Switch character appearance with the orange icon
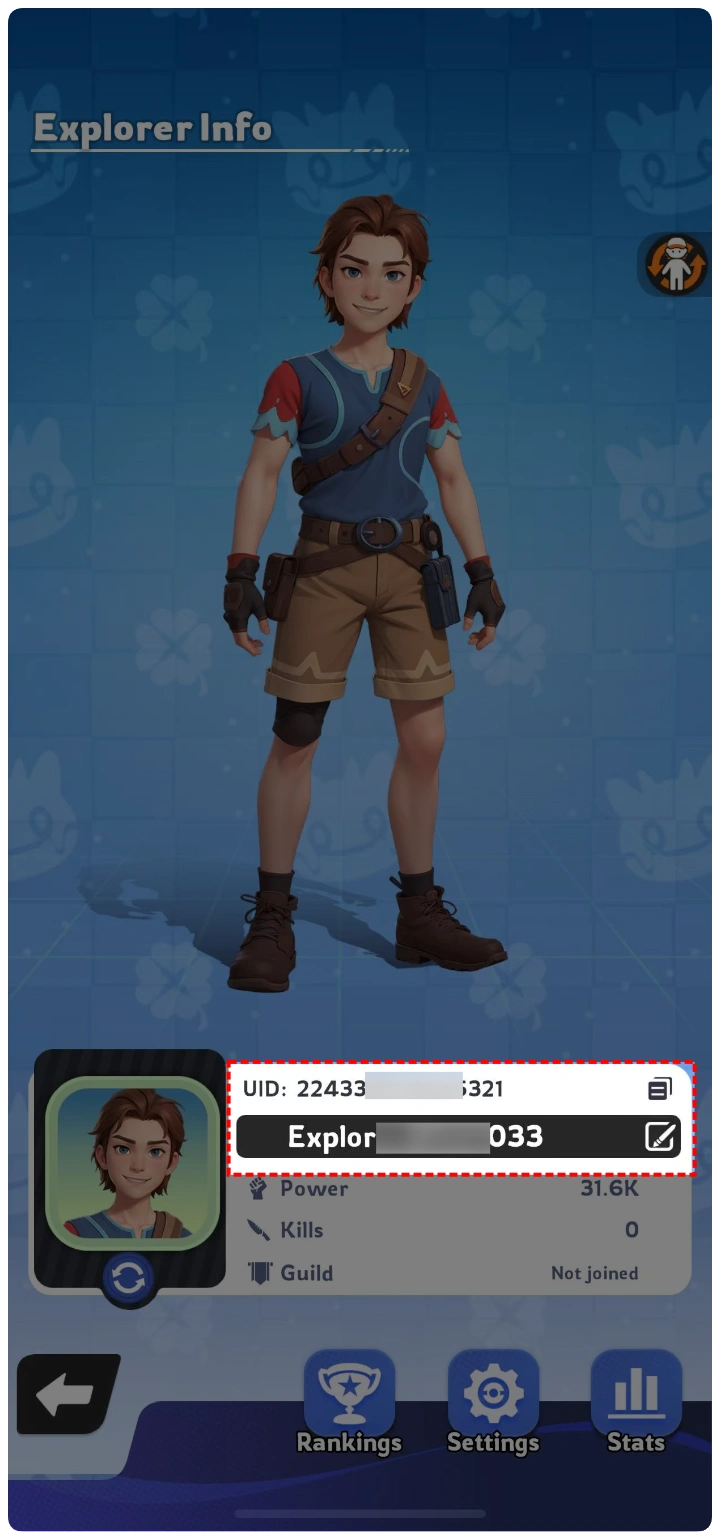The width and height of the screenshot is (720, 1540). [676, 265]
